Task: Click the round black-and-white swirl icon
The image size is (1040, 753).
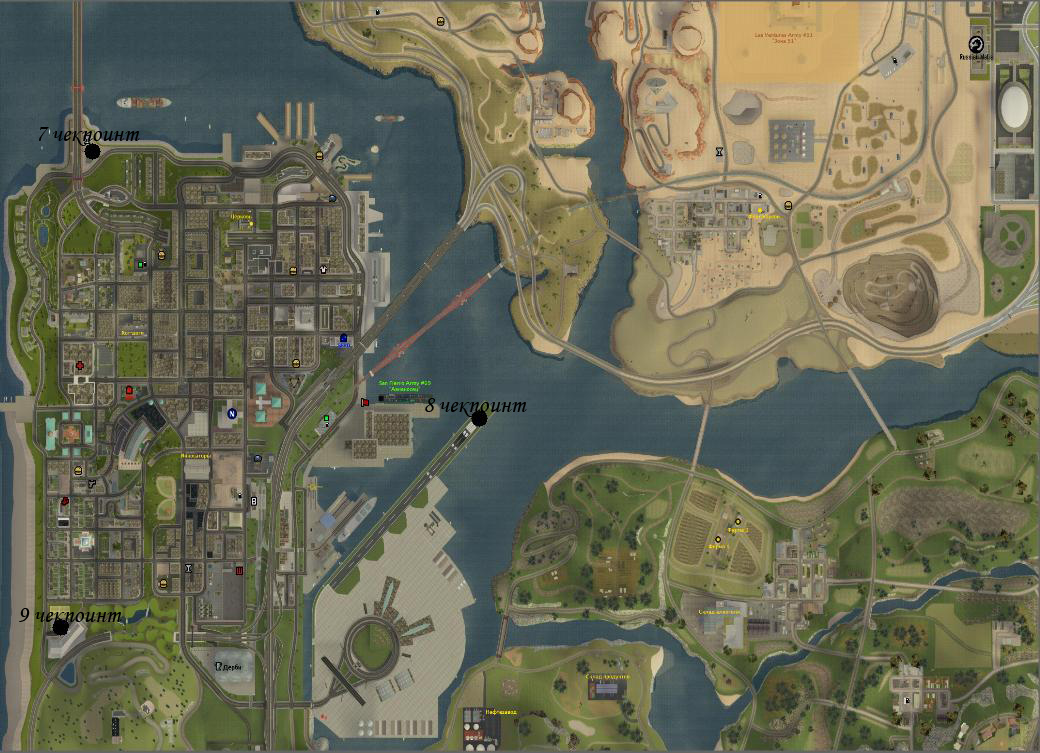Action: point(975,44)
